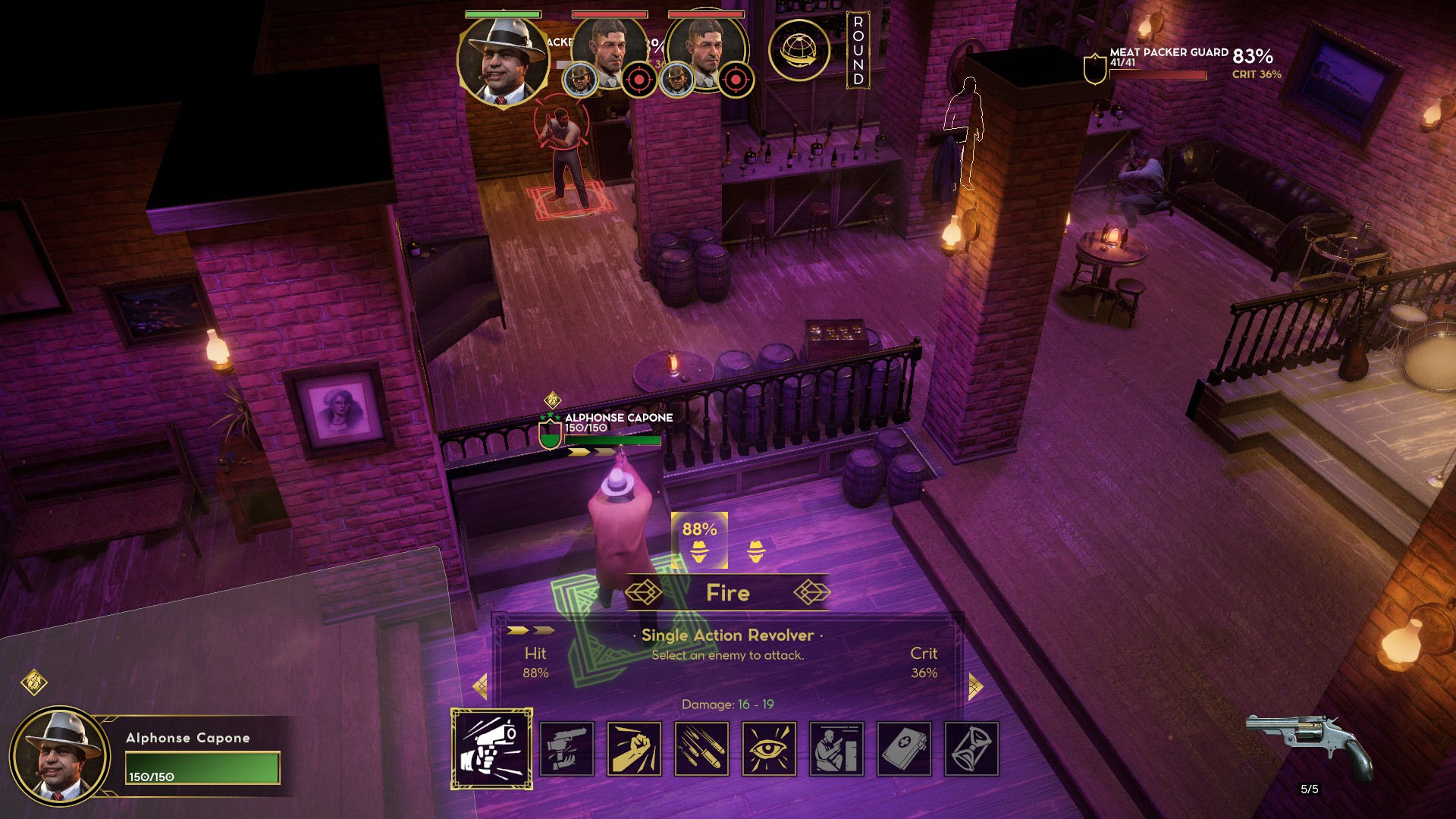Confirm the Fire action button
The width and height of the screenshot is (1456, 819).
pyautogui.click(x=727, y=593)
